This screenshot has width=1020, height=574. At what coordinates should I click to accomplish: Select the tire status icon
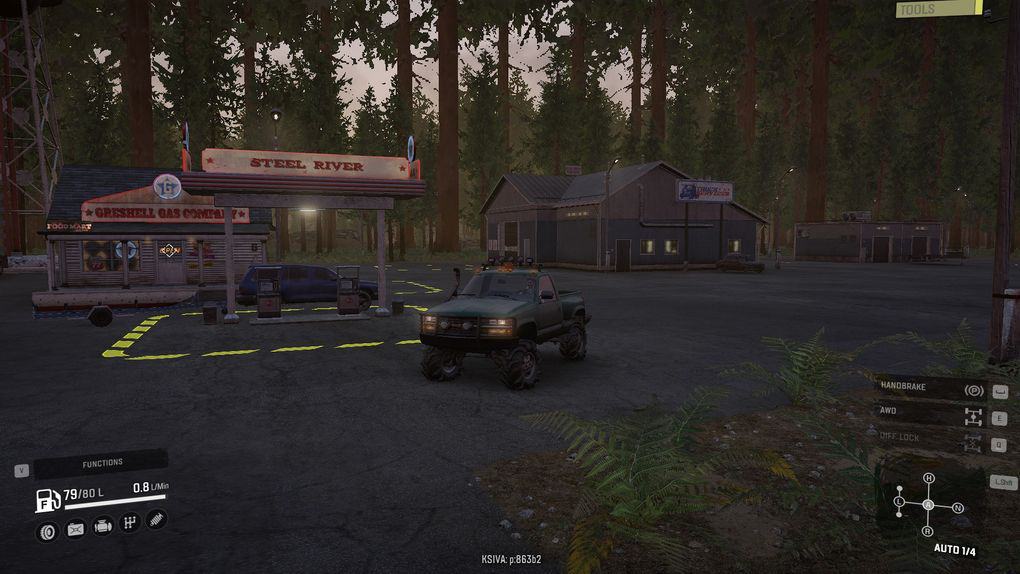47,531
